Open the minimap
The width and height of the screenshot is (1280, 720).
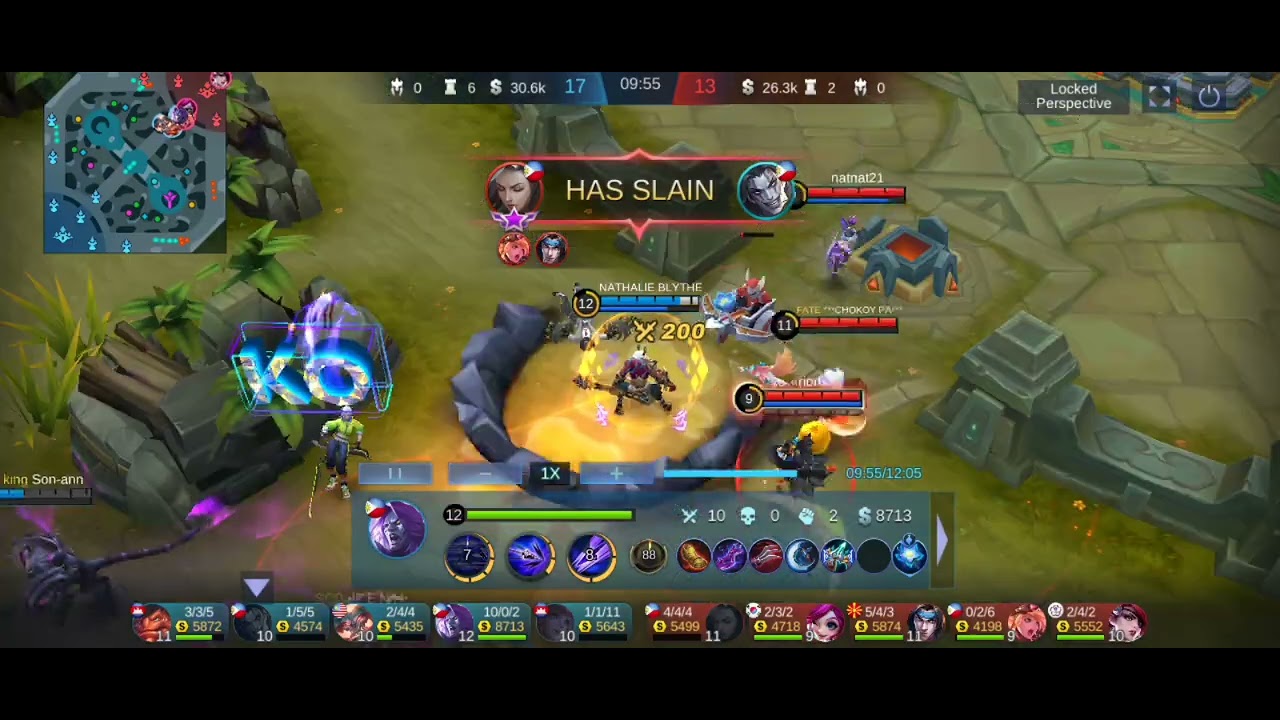[135, 162]
